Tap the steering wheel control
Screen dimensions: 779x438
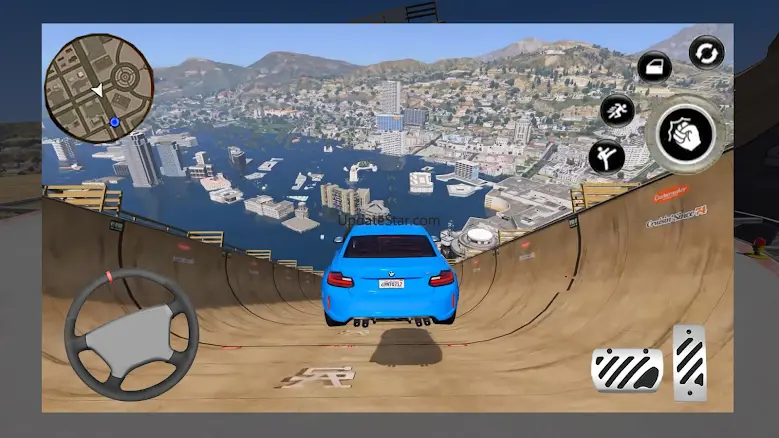(x=131, y=334)
